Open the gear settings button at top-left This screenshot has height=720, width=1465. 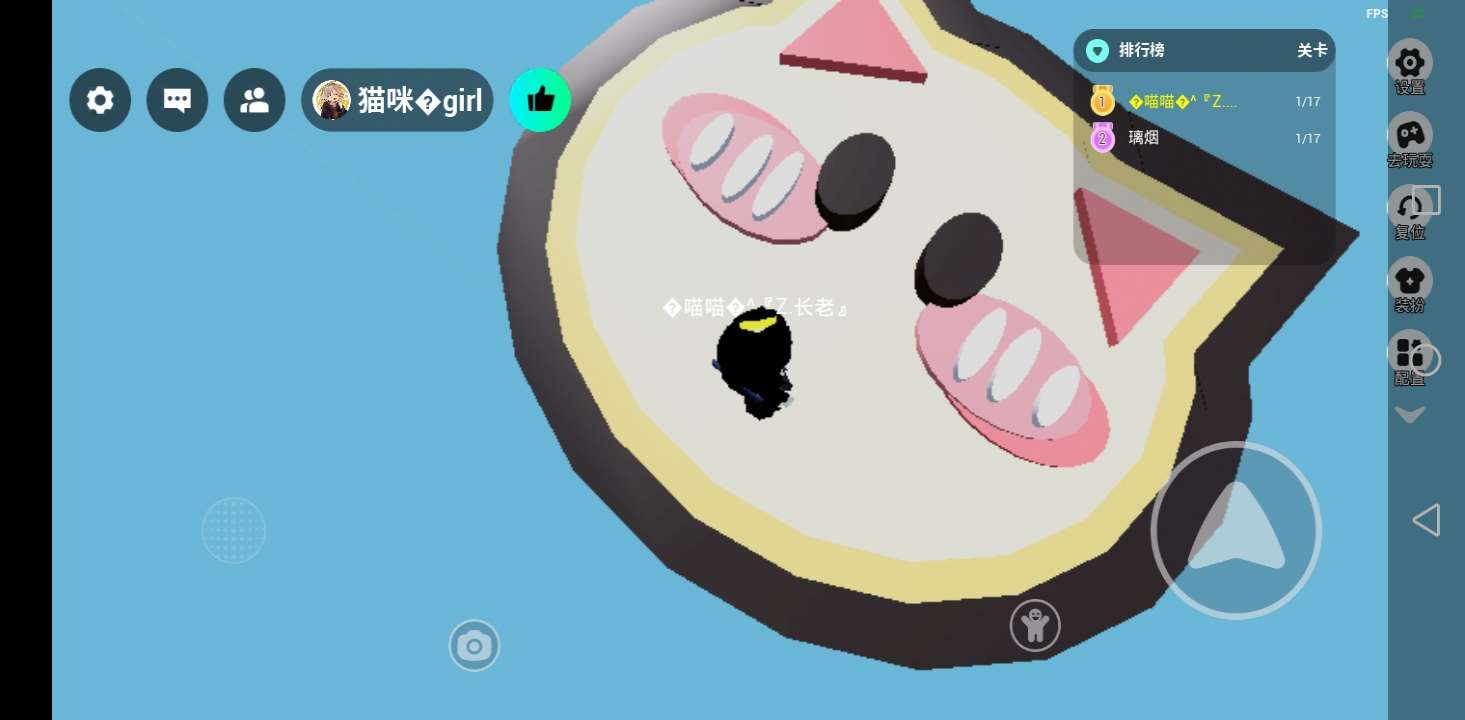pos(100,100)
